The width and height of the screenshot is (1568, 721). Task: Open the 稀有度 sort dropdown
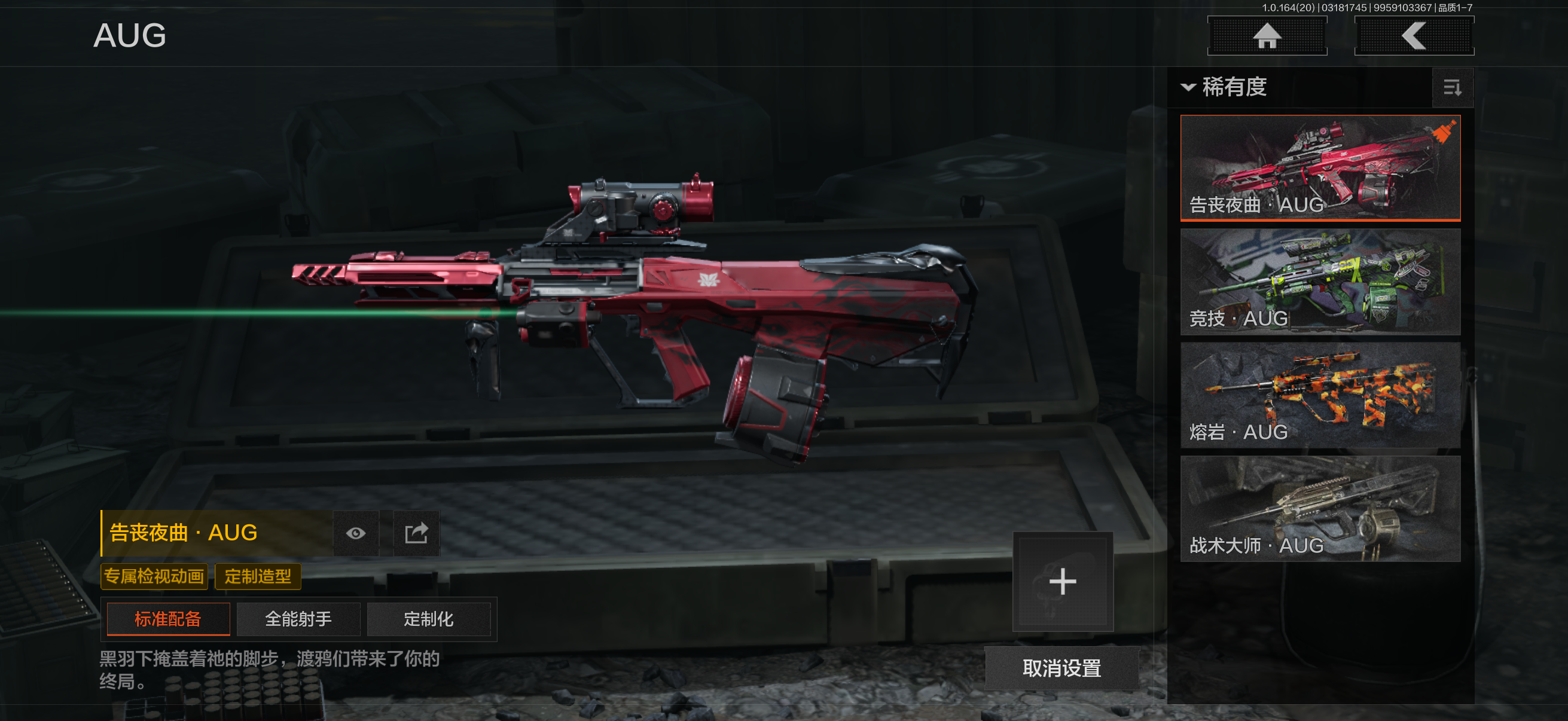pos(1225,87)
